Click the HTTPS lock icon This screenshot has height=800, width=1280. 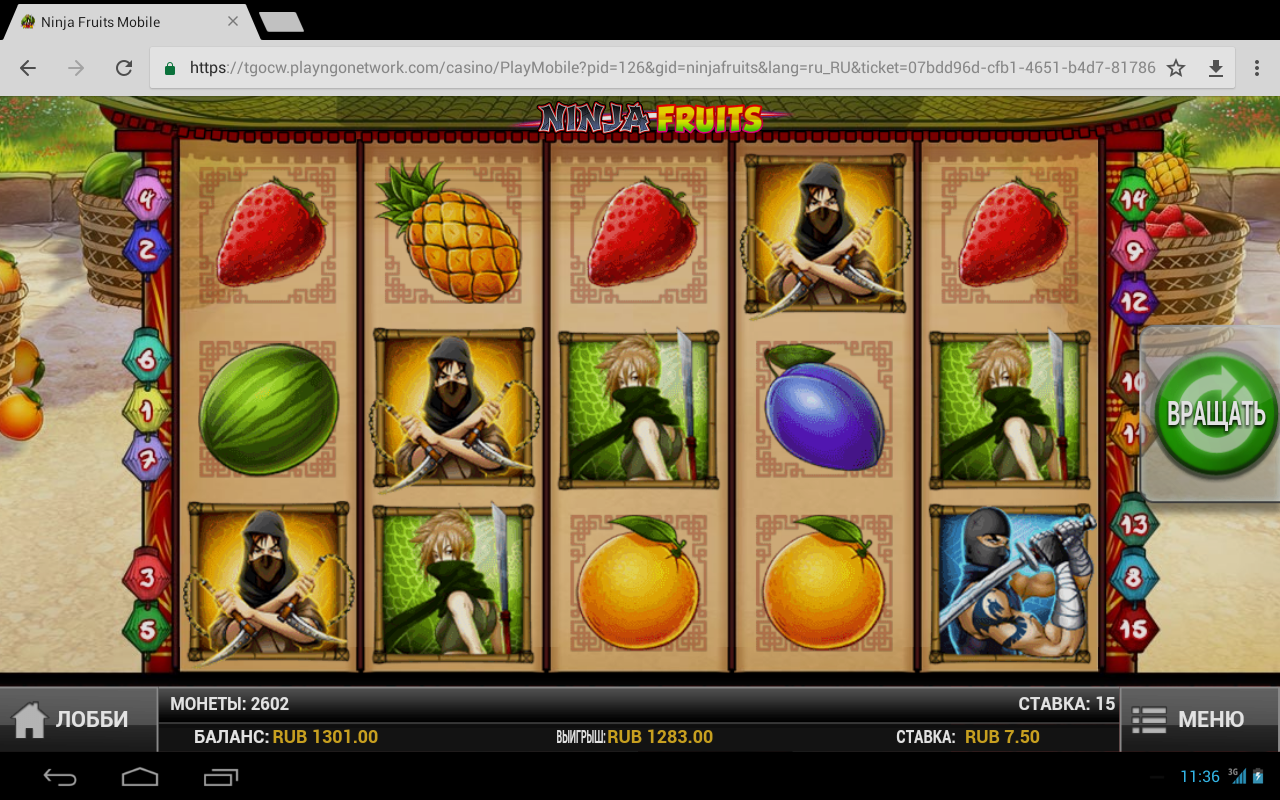pos(169,67)
